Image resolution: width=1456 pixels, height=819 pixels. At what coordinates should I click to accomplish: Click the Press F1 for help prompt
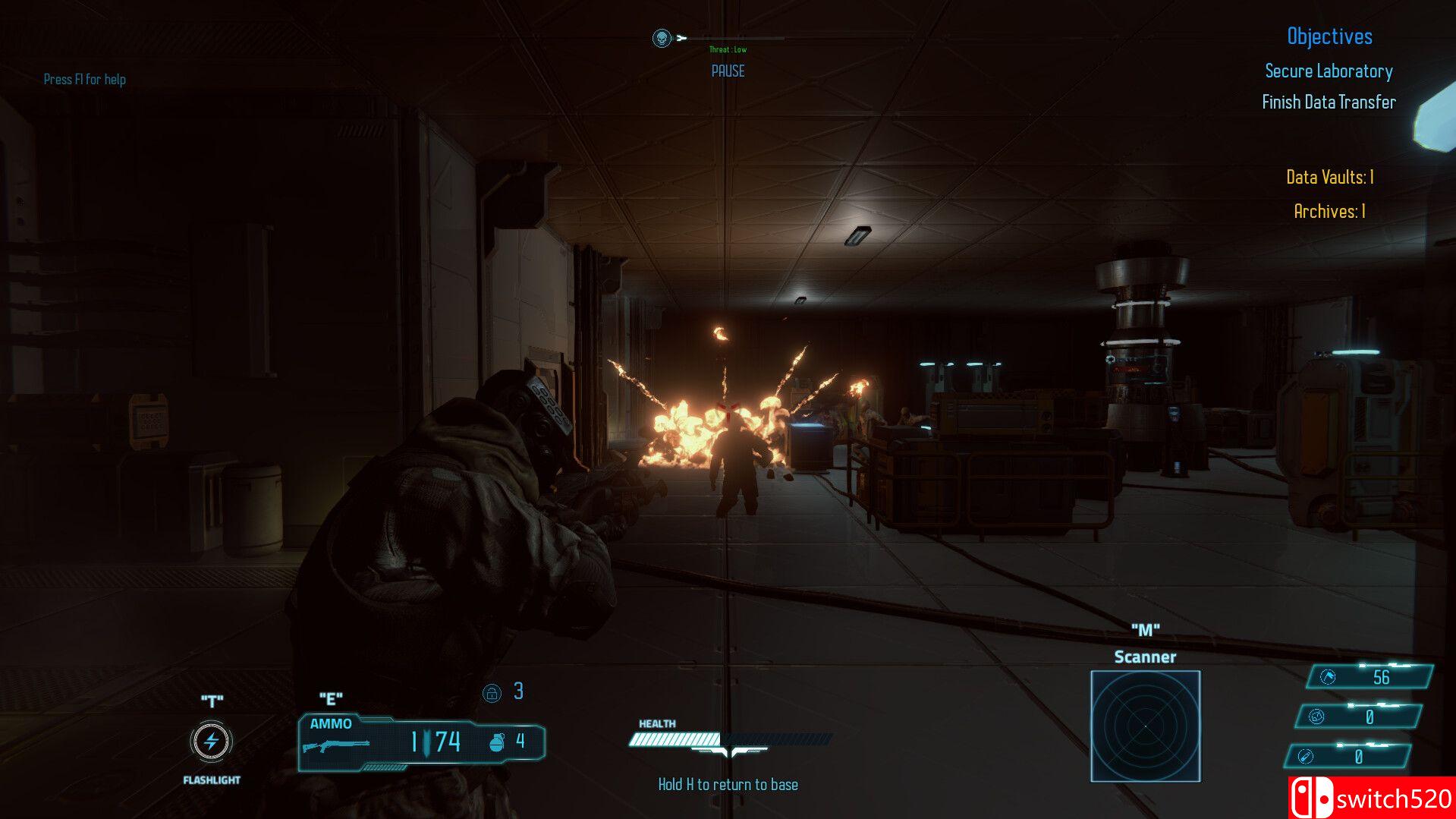coord(85,80)
